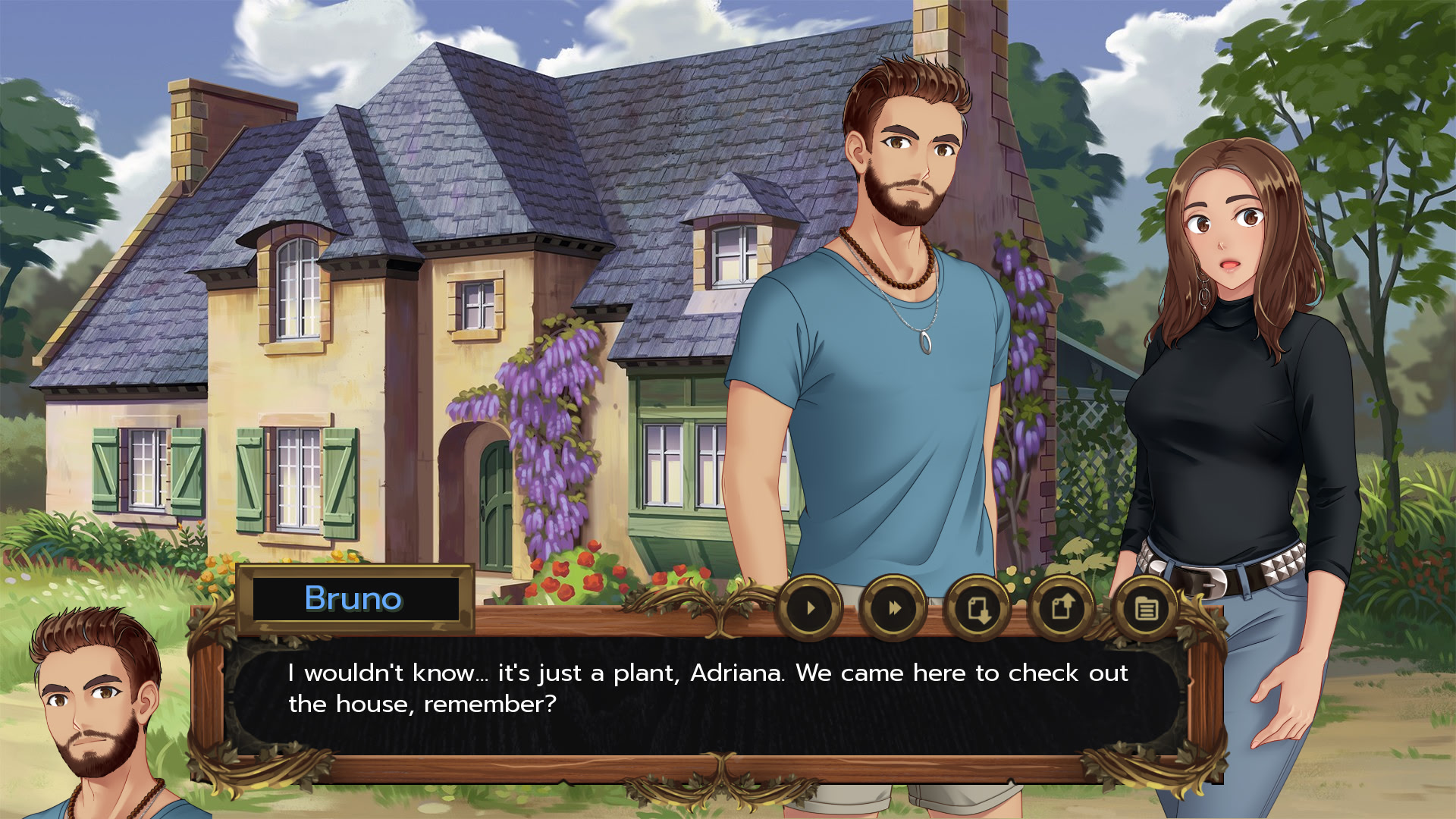This screenshot has width=1456, height=819.
Task: Activate the double-arrow skip forward button
Action: coord(894,607)
